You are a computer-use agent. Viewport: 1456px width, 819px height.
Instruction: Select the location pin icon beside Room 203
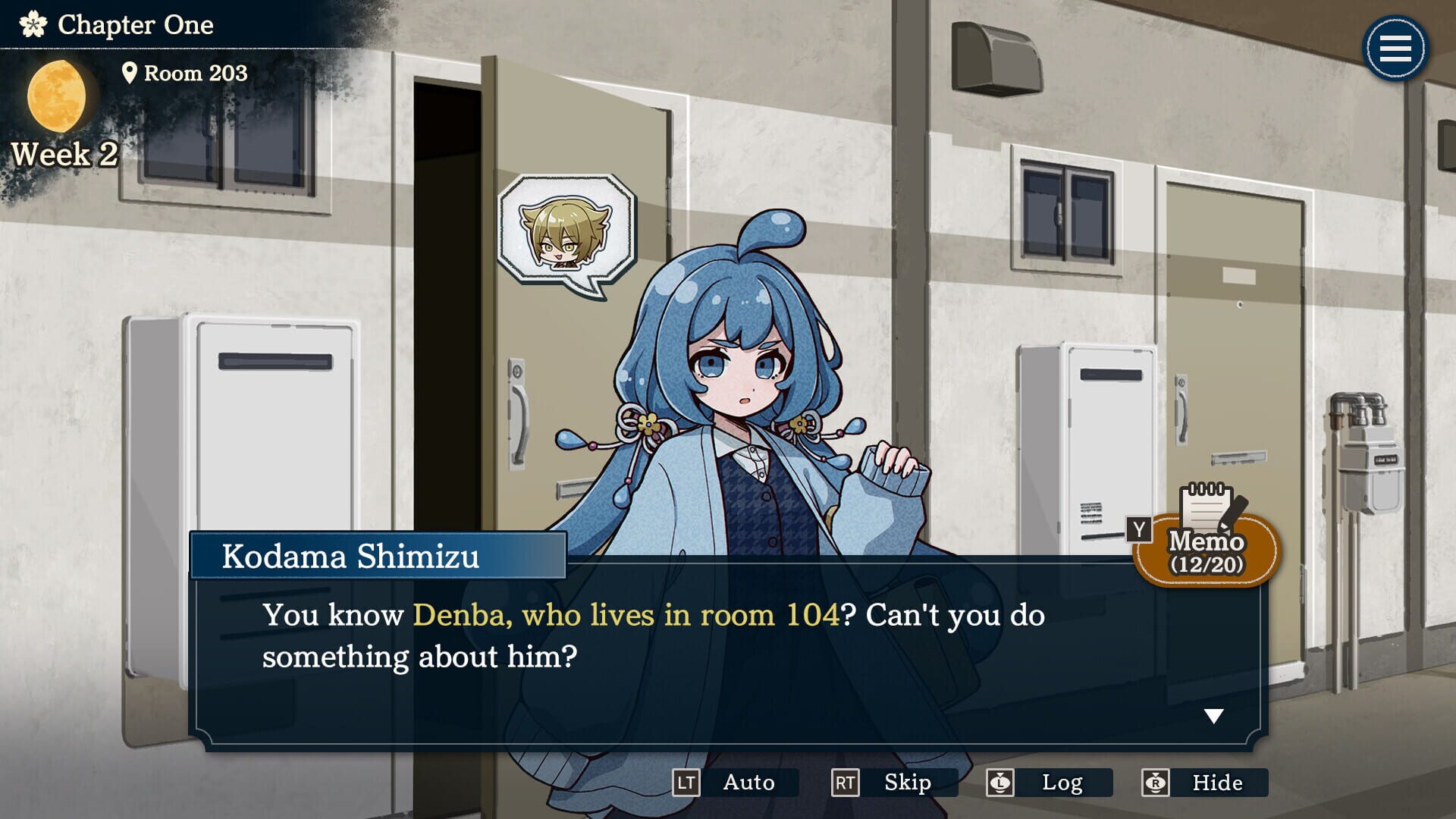(130, 74)
